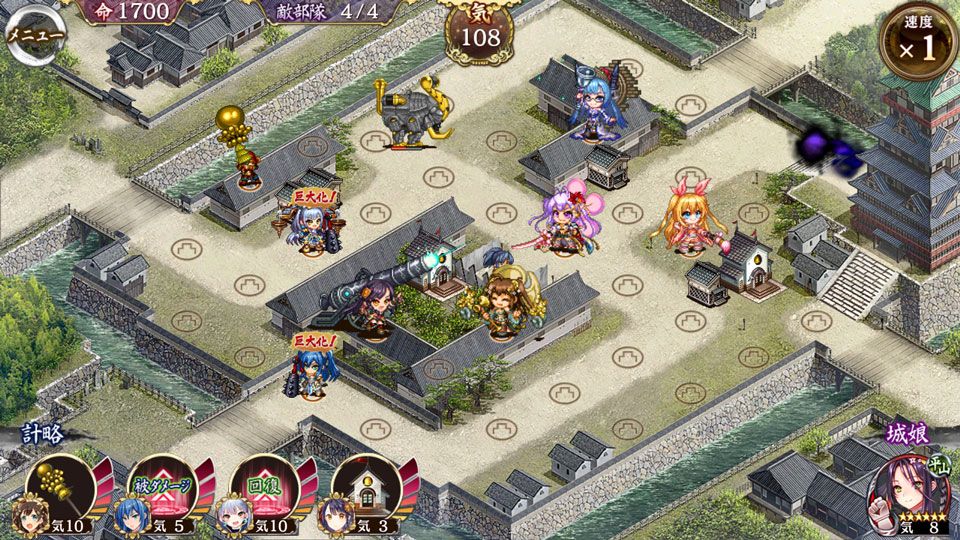The height and width of the screenshot is (540, 960).
Task: Use the 被ダメージ strategy costing 5 気
Action: (163, 488)
